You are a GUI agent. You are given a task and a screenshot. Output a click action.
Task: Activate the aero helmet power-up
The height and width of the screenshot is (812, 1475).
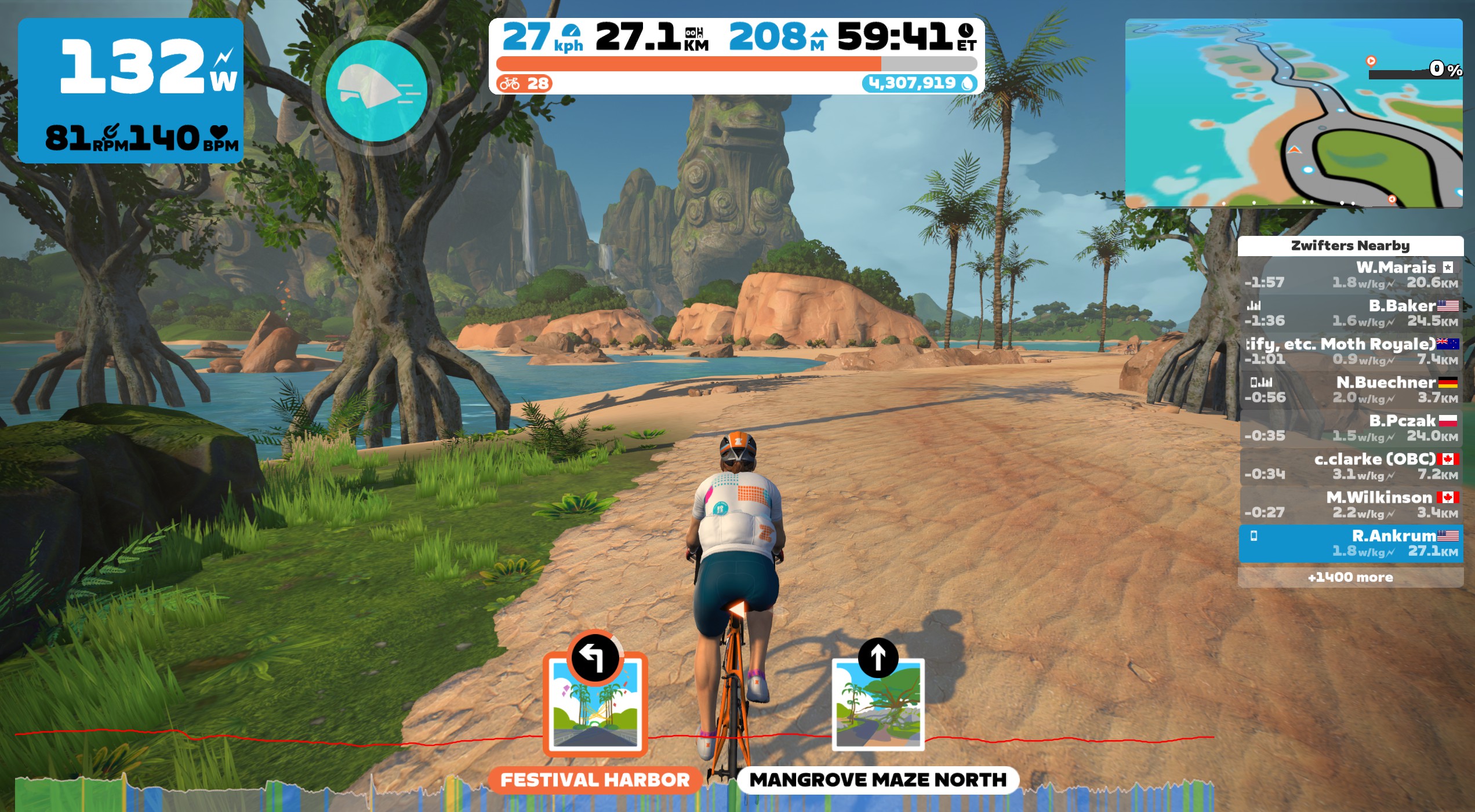coord(376,90)
